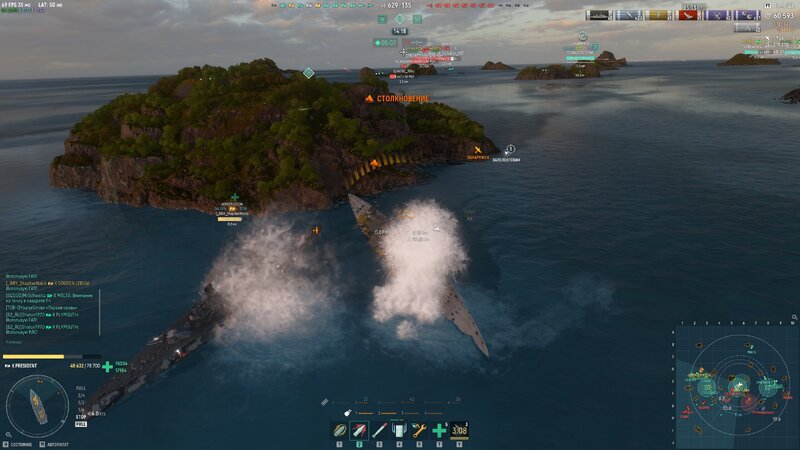Toggle the Автопилот autopilot option
800x450 pixels.
click(x=55, y=444)
